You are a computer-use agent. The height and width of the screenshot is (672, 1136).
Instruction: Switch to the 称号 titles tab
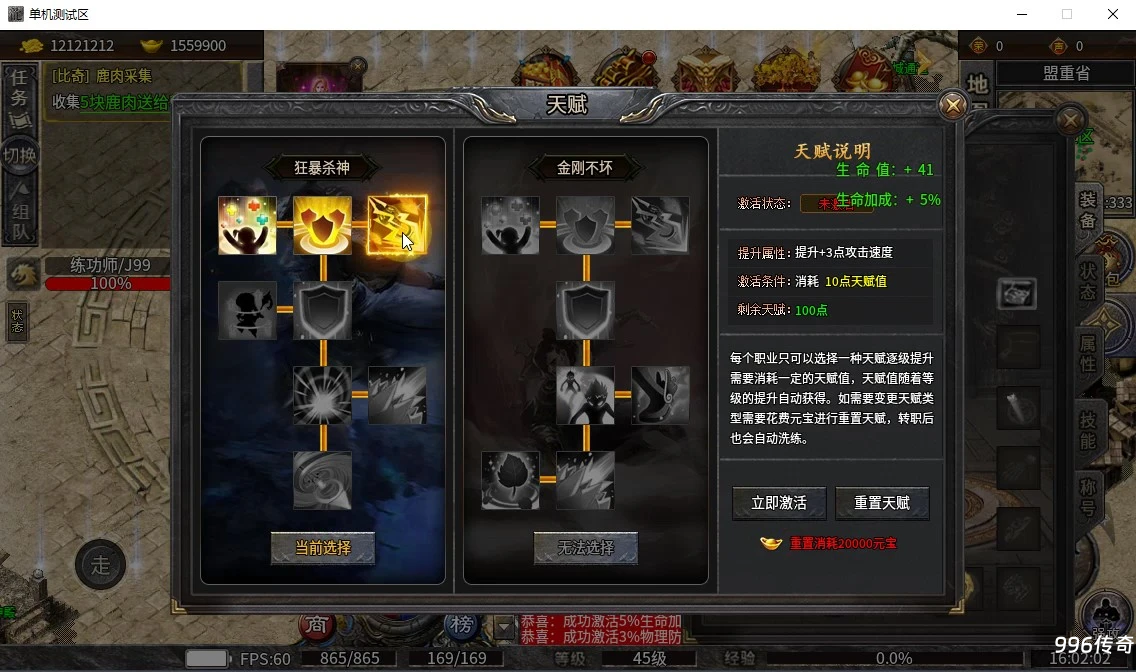(x=1088, y=497)
